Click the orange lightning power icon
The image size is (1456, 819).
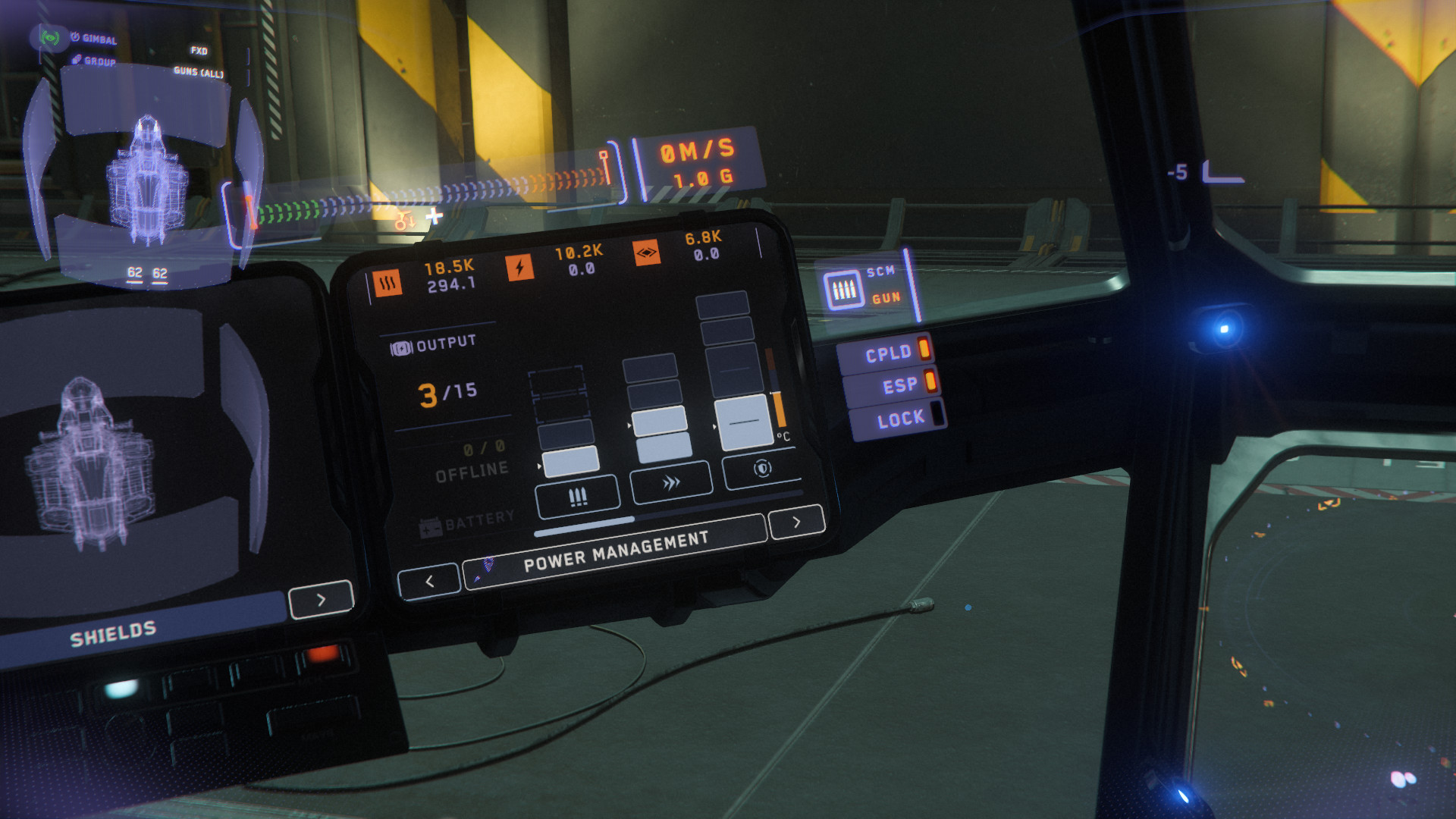(519, 267)
